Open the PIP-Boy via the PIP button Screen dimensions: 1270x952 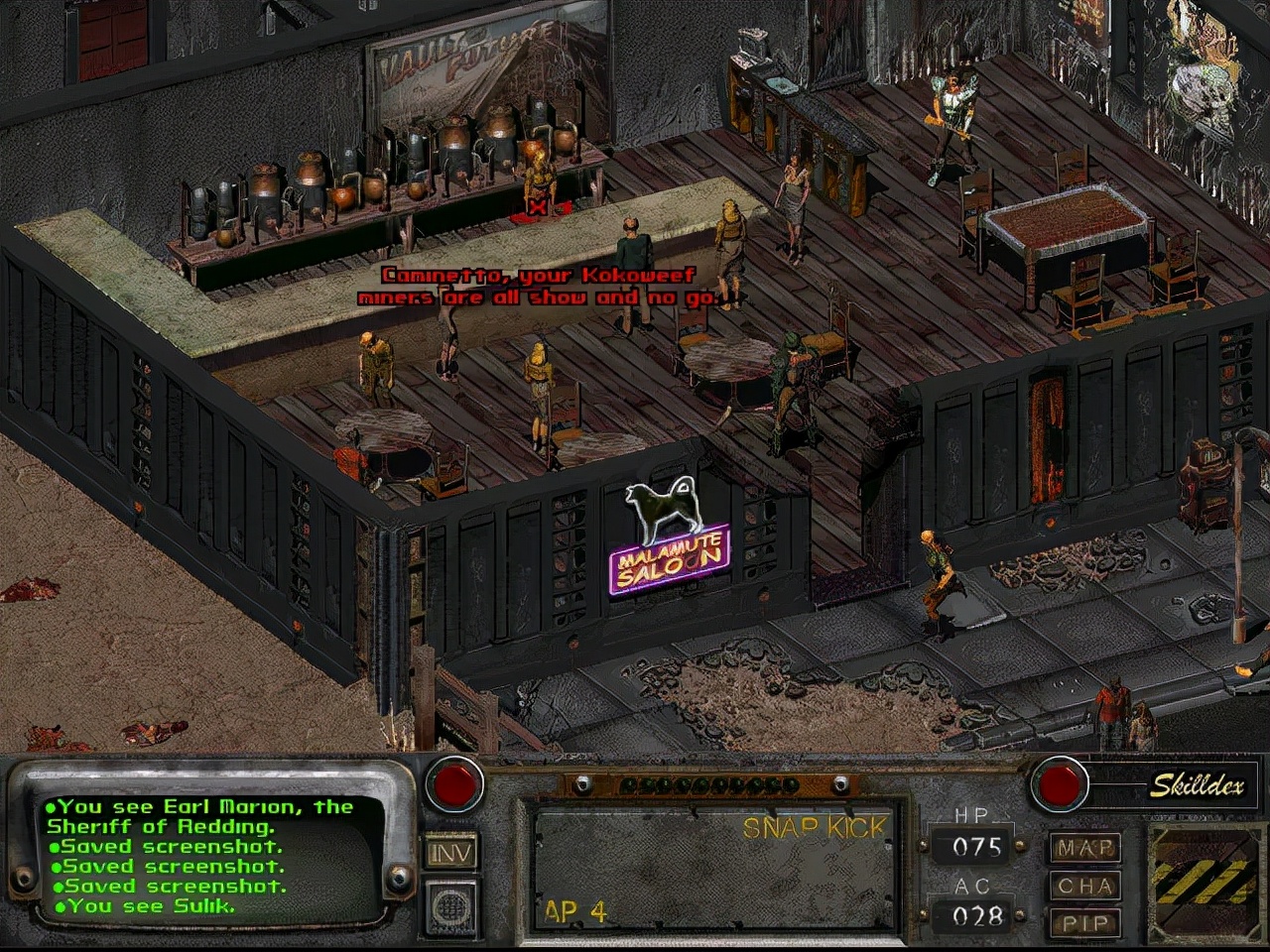[x=1084, y=921]
